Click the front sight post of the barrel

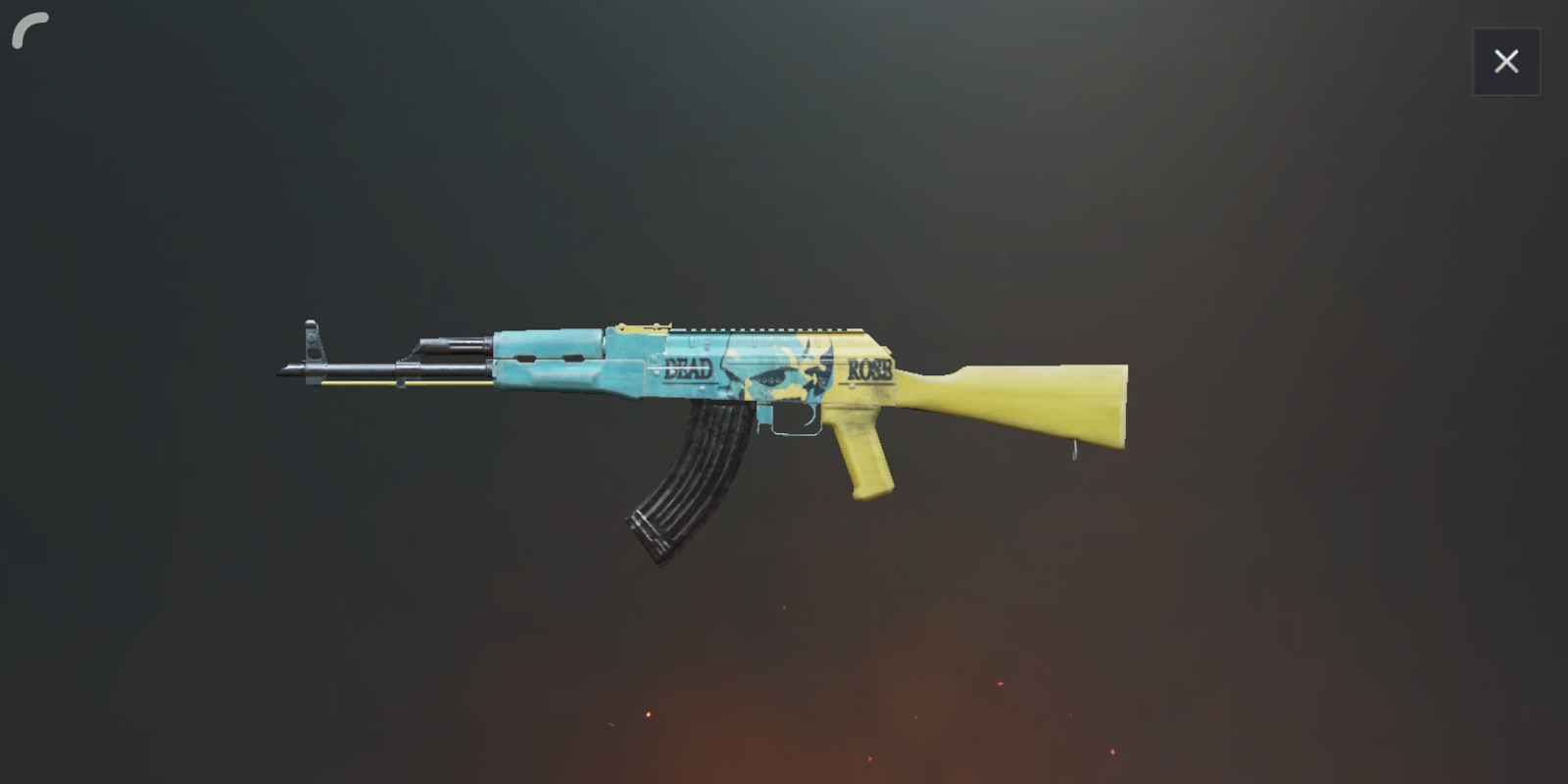[312, 338]
